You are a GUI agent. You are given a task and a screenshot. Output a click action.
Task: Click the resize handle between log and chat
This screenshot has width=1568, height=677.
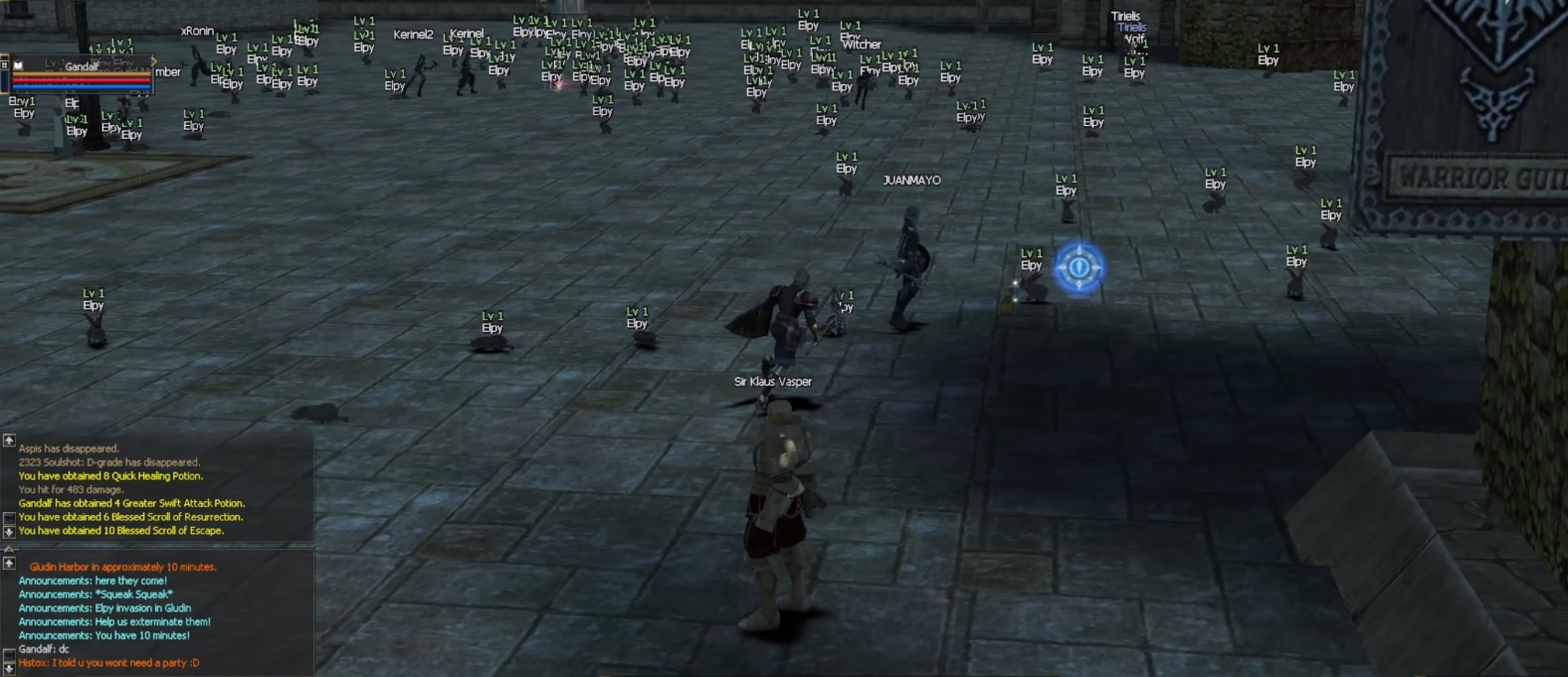[9, 549]
